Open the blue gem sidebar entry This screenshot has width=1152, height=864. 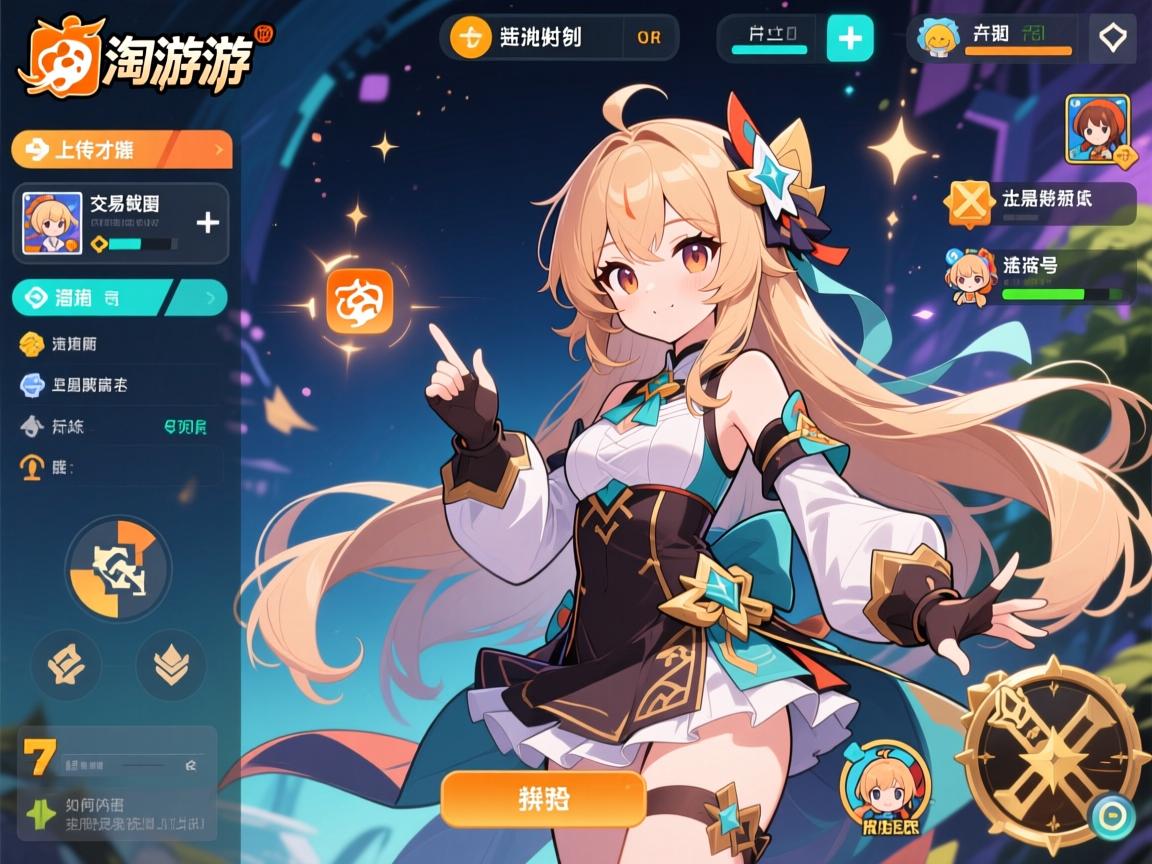[74, 384]
